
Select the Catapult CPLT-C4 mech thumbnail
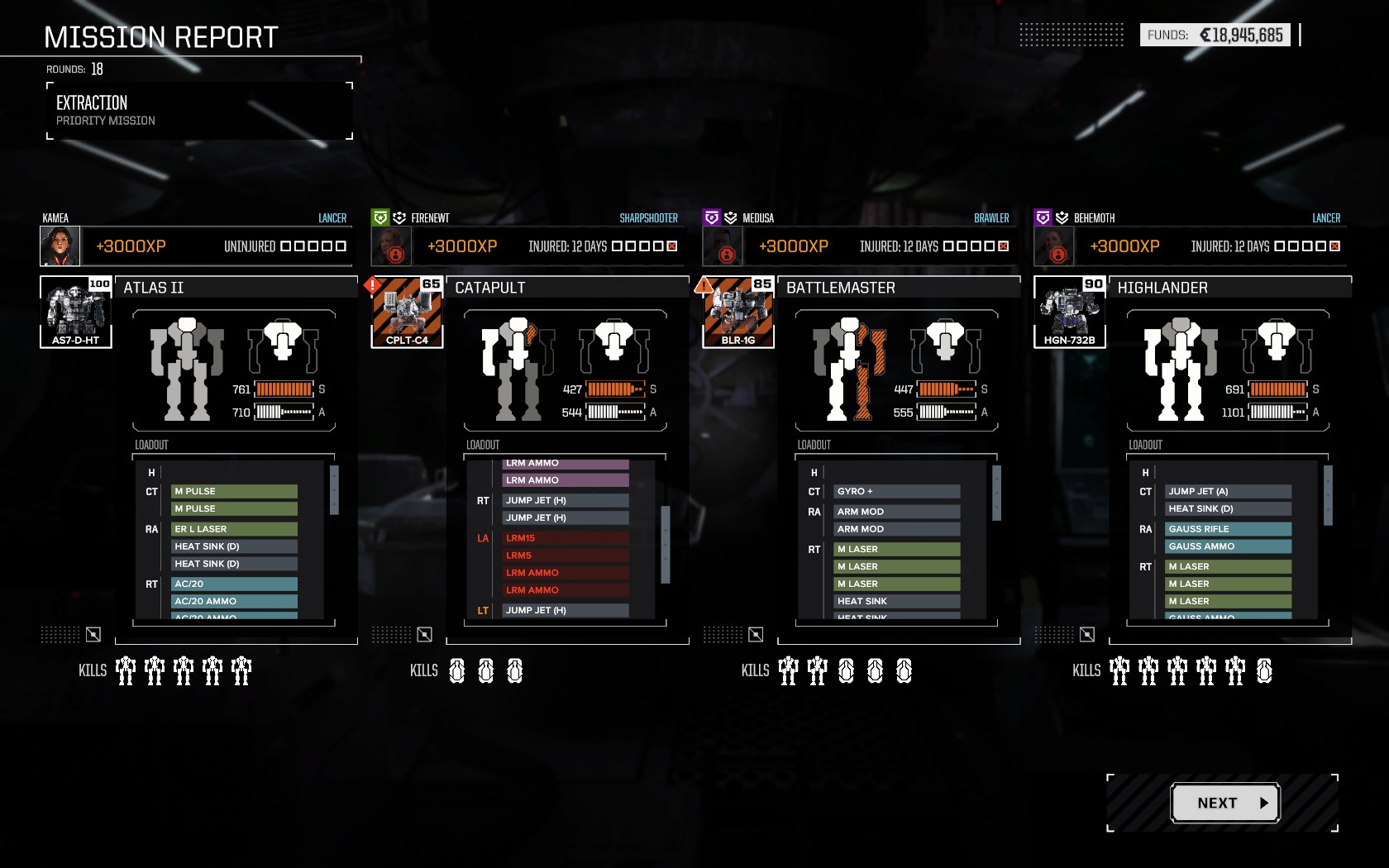point(407,312)
